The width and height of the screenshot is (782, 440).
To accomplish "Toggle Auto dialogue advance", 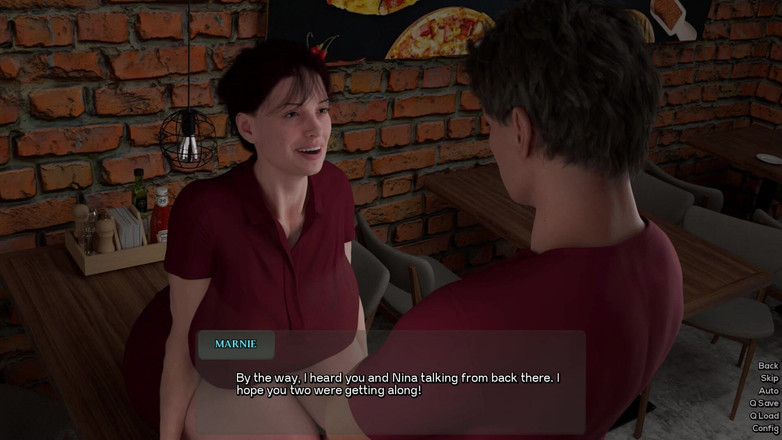I will tap(767, 391).
